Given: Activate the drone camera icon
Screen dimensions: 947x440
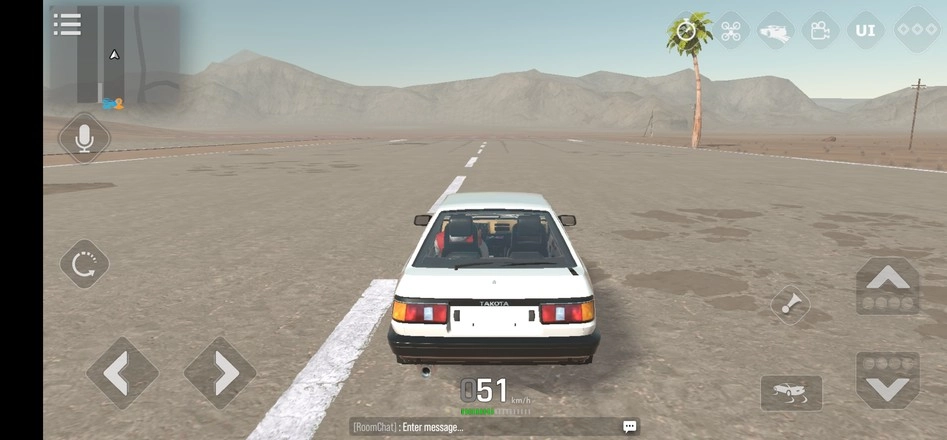Looking at the screenshot, I should point(730,30).
